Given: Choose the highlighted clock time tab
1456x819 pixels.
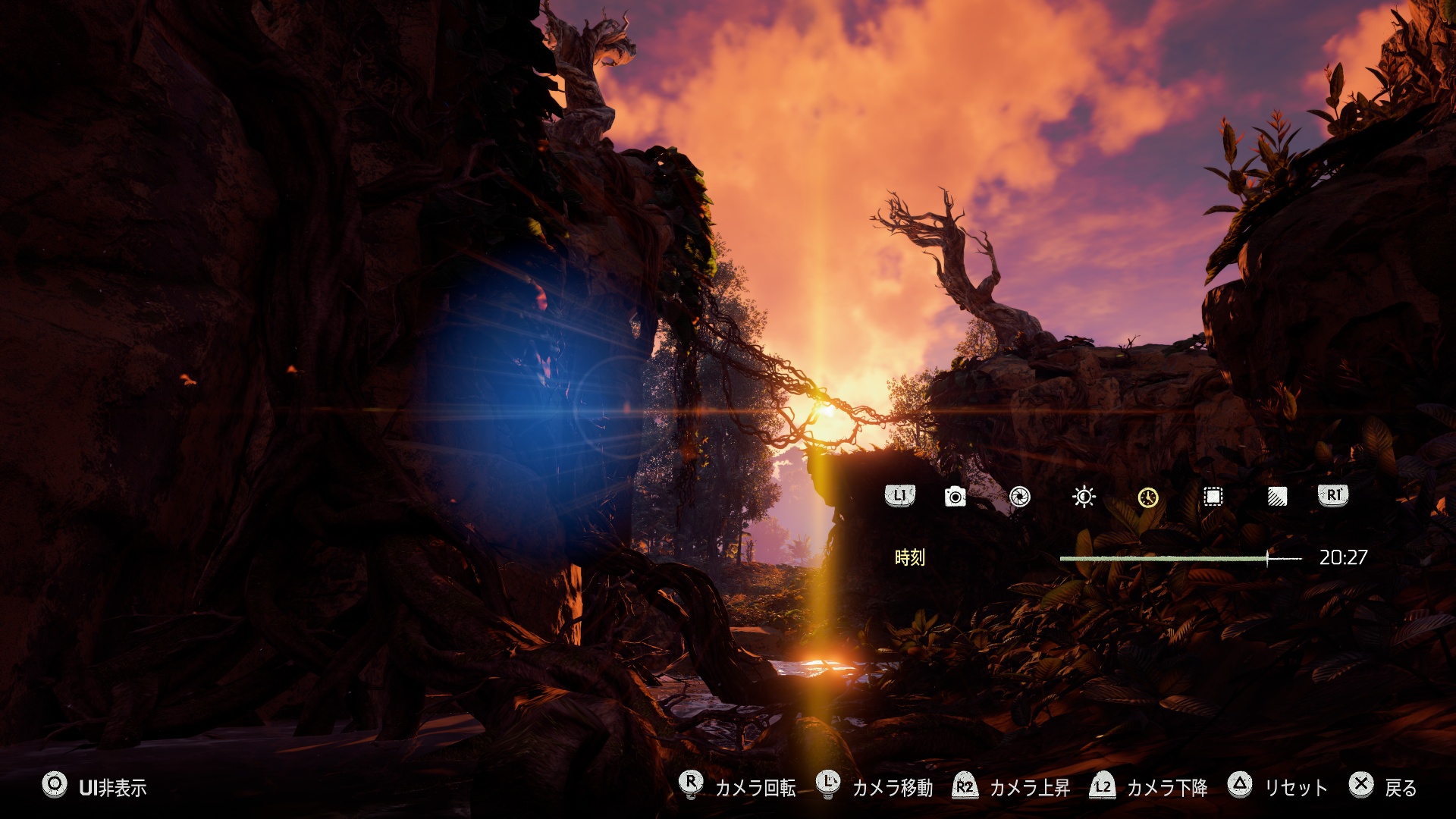Looking at the screenshot, I should 1148,497.
